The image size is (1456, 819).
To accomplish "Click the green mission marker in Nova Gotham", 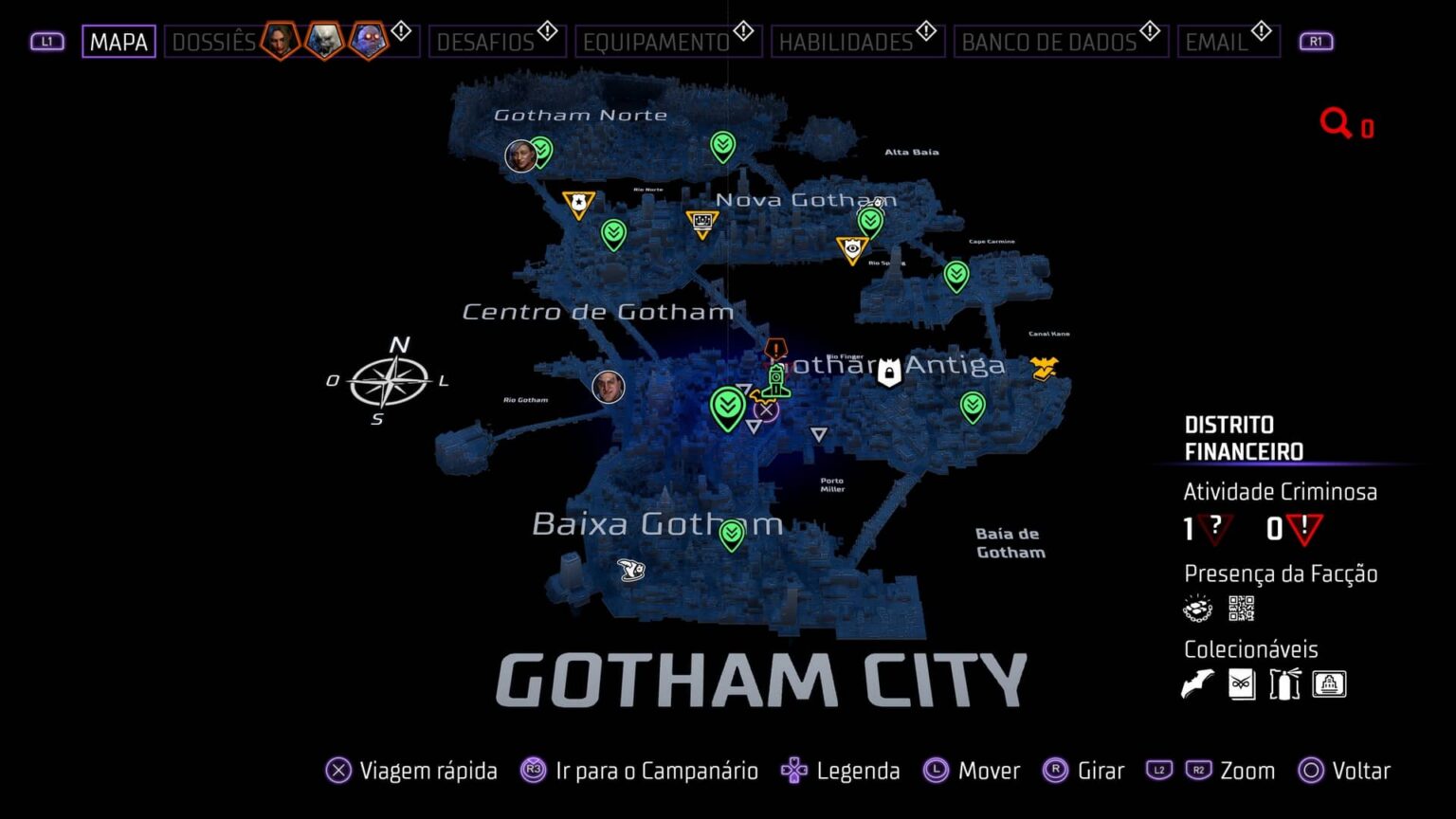I will 869,220.
